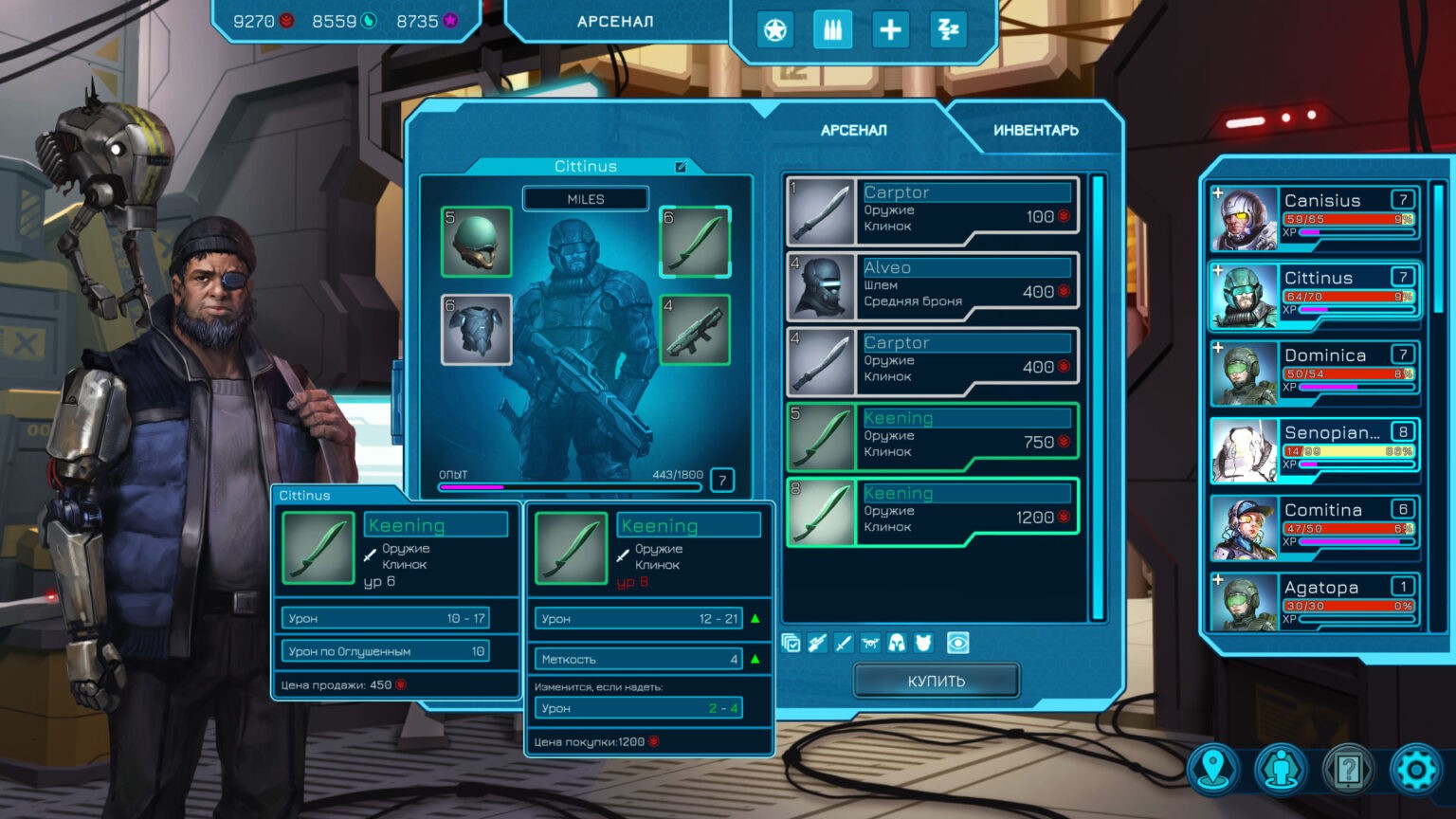Open the Zz rest section icon
This screenshot has width=1456, height=819.
click(948, 30)
